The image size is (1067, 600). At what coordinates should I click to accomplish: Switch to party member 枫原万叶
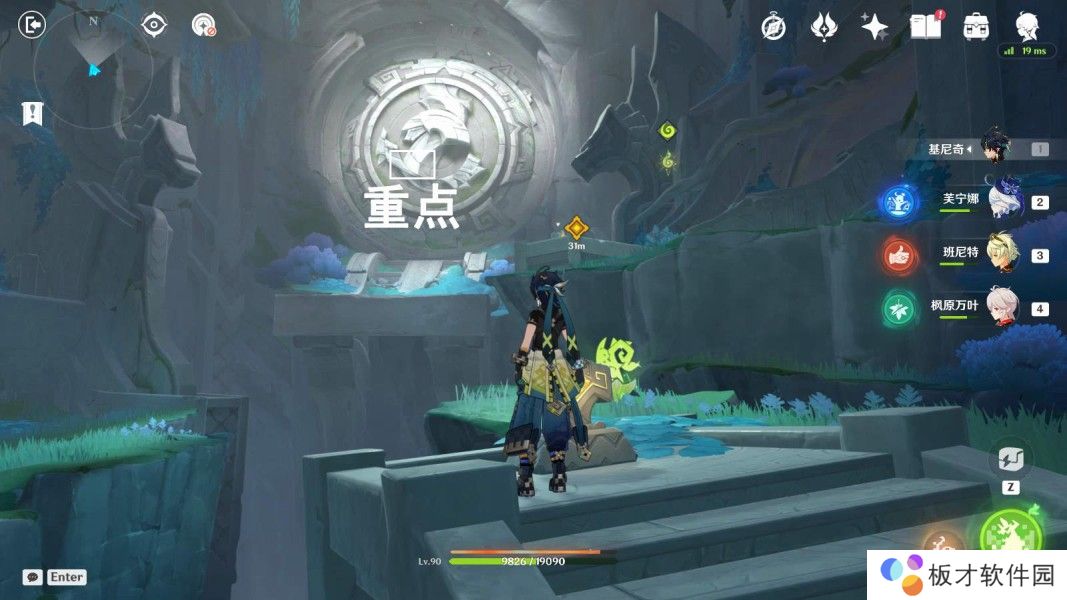point(1003,307)
